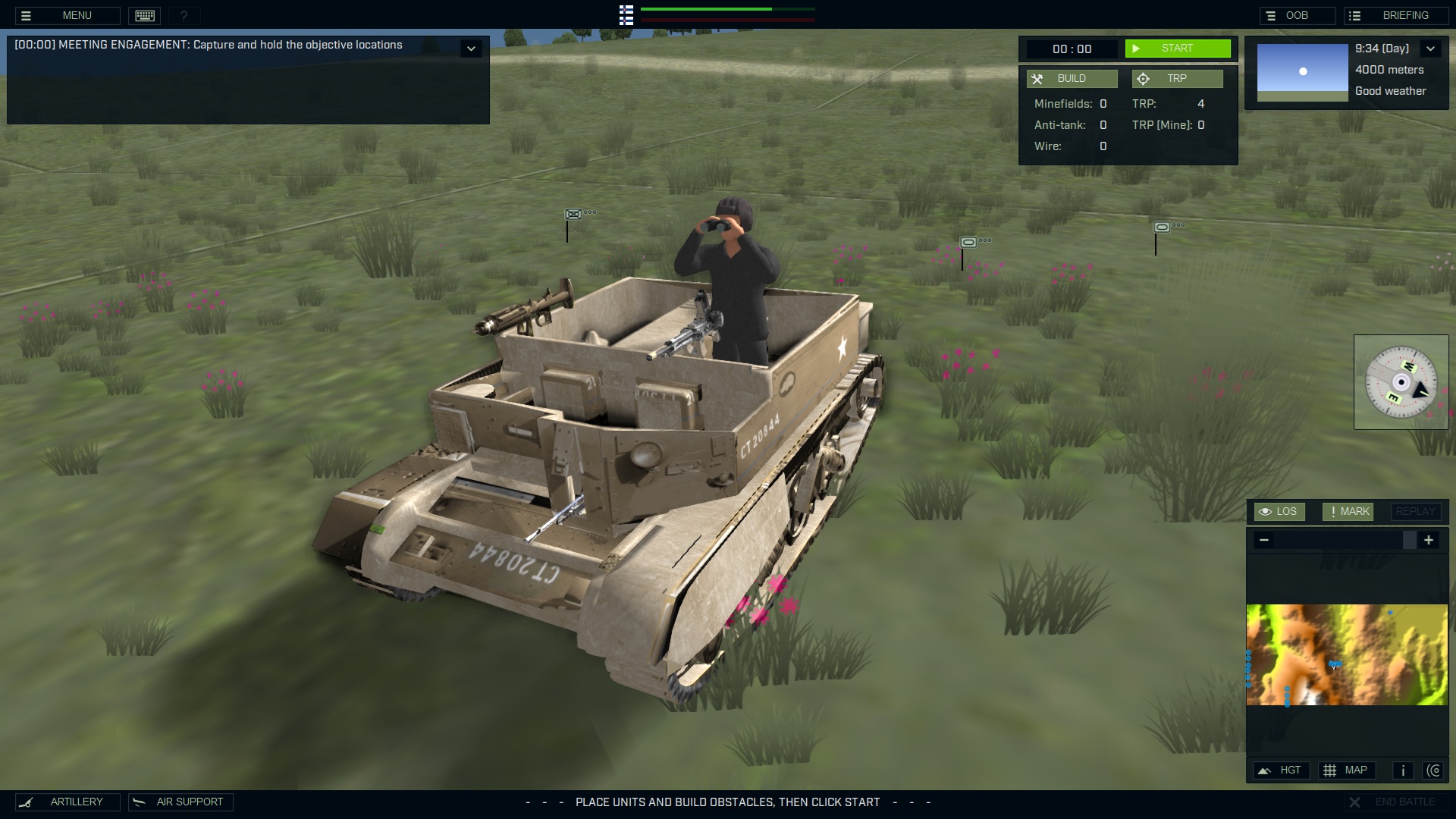Zoom out the minimap with minus
The height and width of the screenshot is (819, 1456).
pyautogui.click(x=1263, y=540)
